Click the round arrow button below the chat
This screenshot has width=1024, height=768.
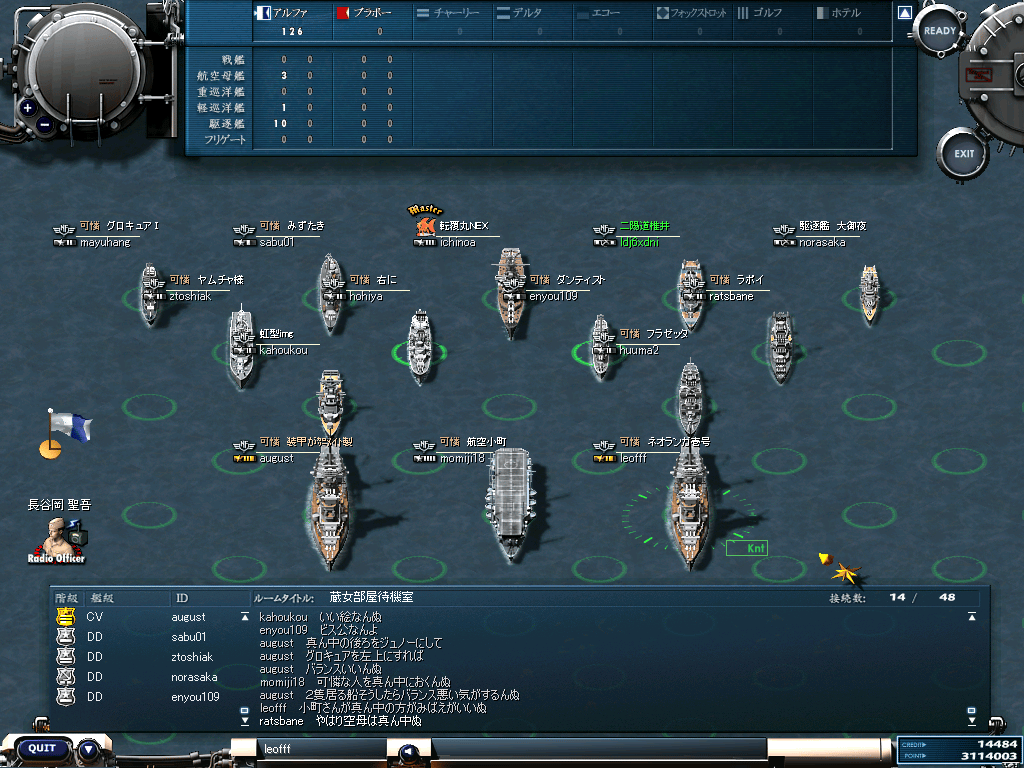click(x=408, y=752)
